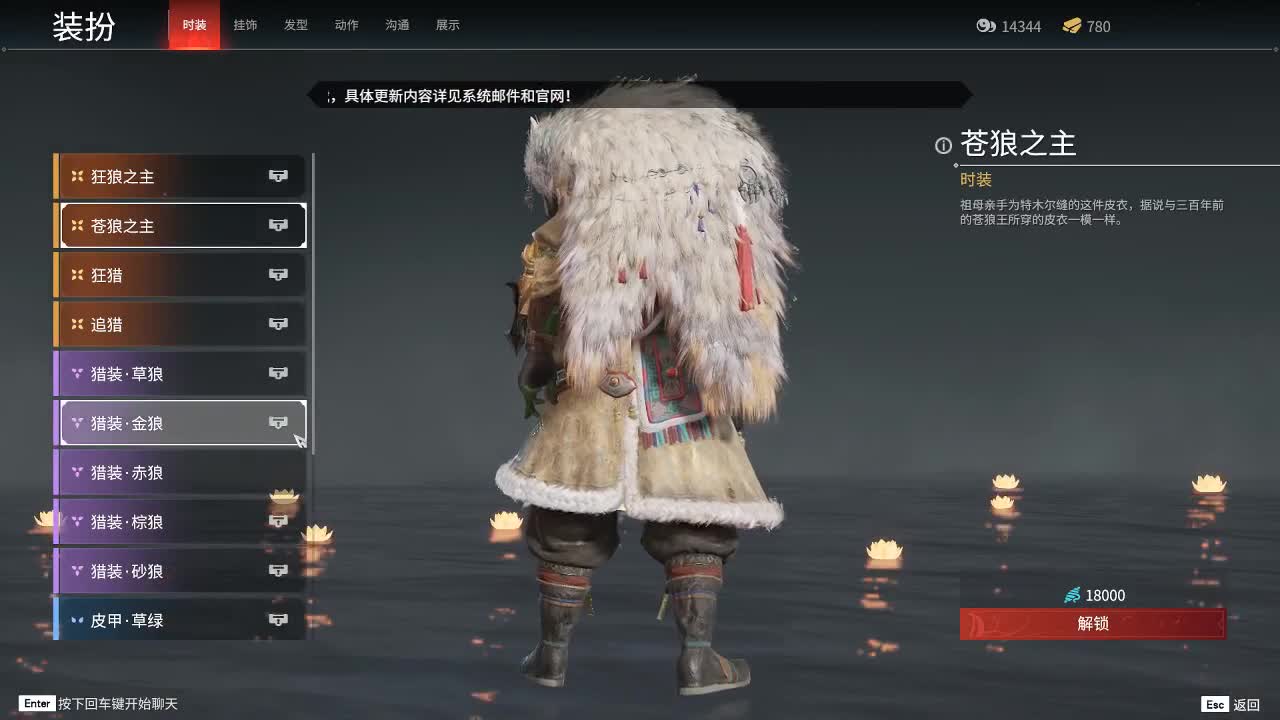The image size is (1280, 720).
Task: Click the outfit preview icon on 狂狼之主 row
Action: pos(278,176)
